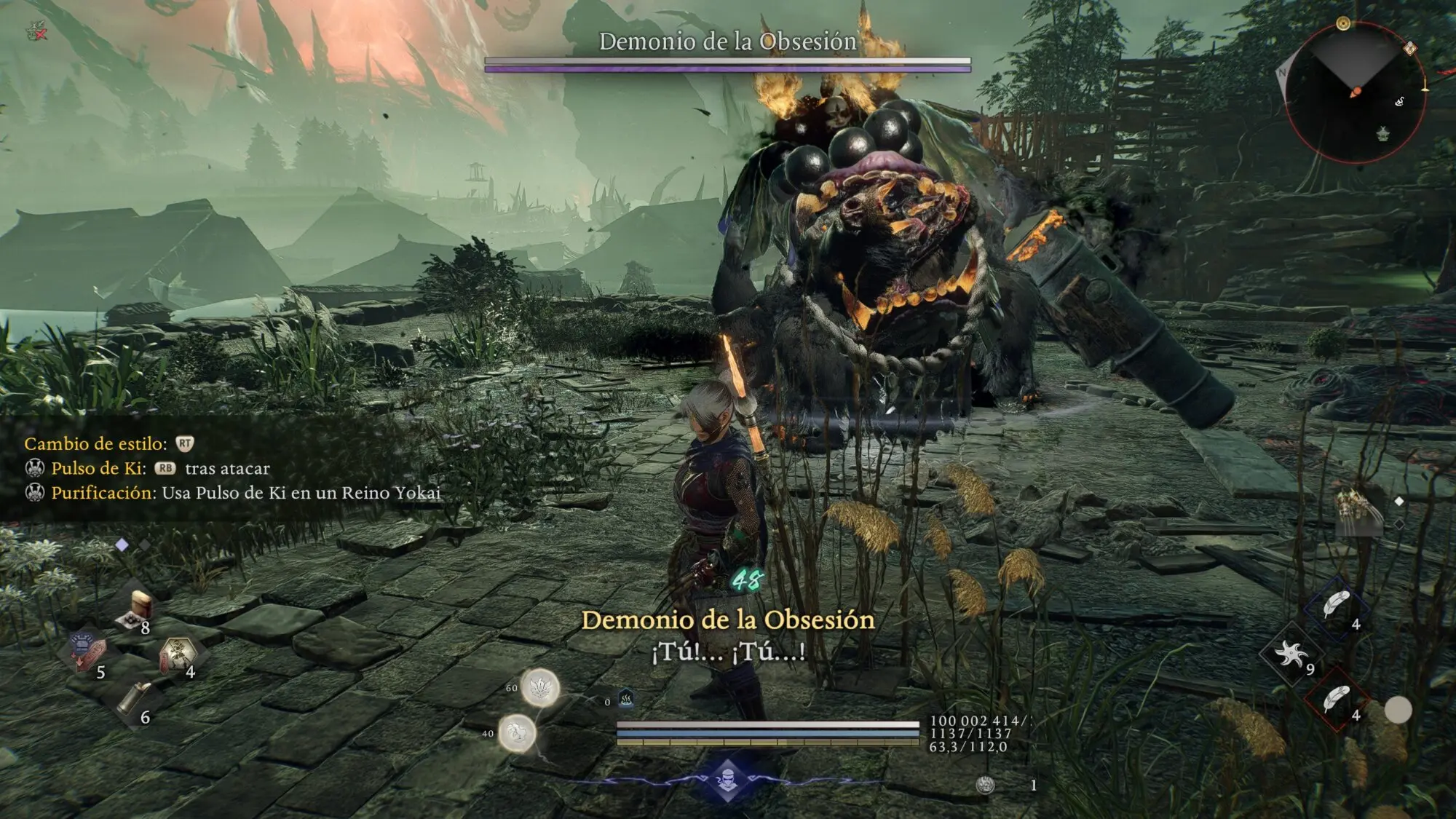Choose the blue-bordered feather slot
1456x819 pixels.
(x=1335, y=606)
